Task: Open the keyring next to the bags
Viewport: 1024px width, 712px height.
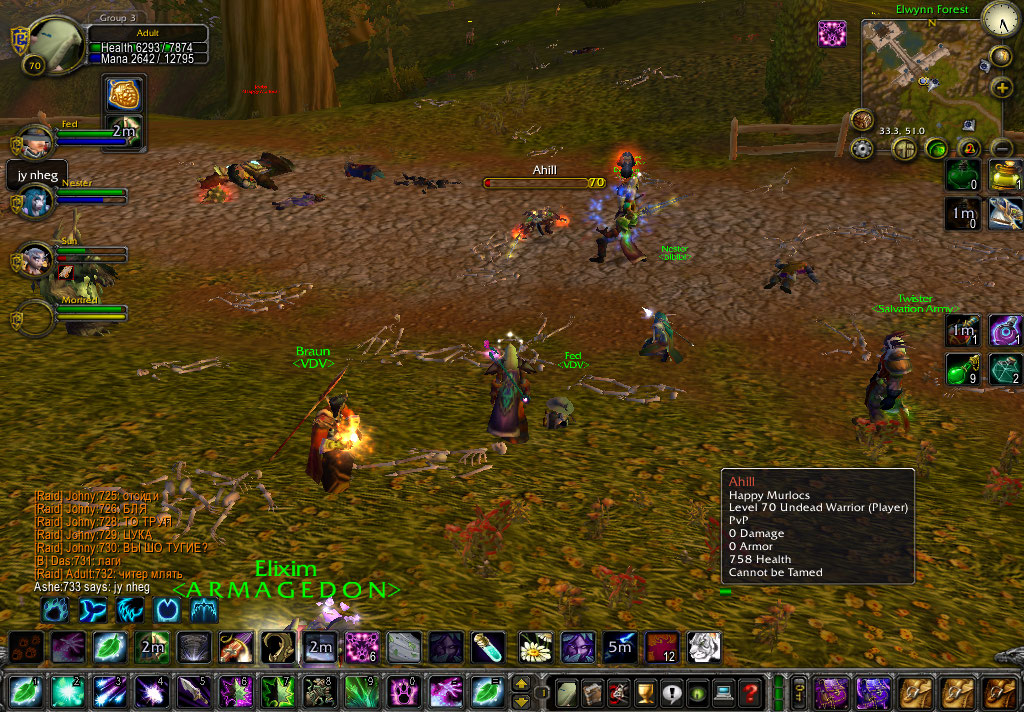Action: [799, 692]
